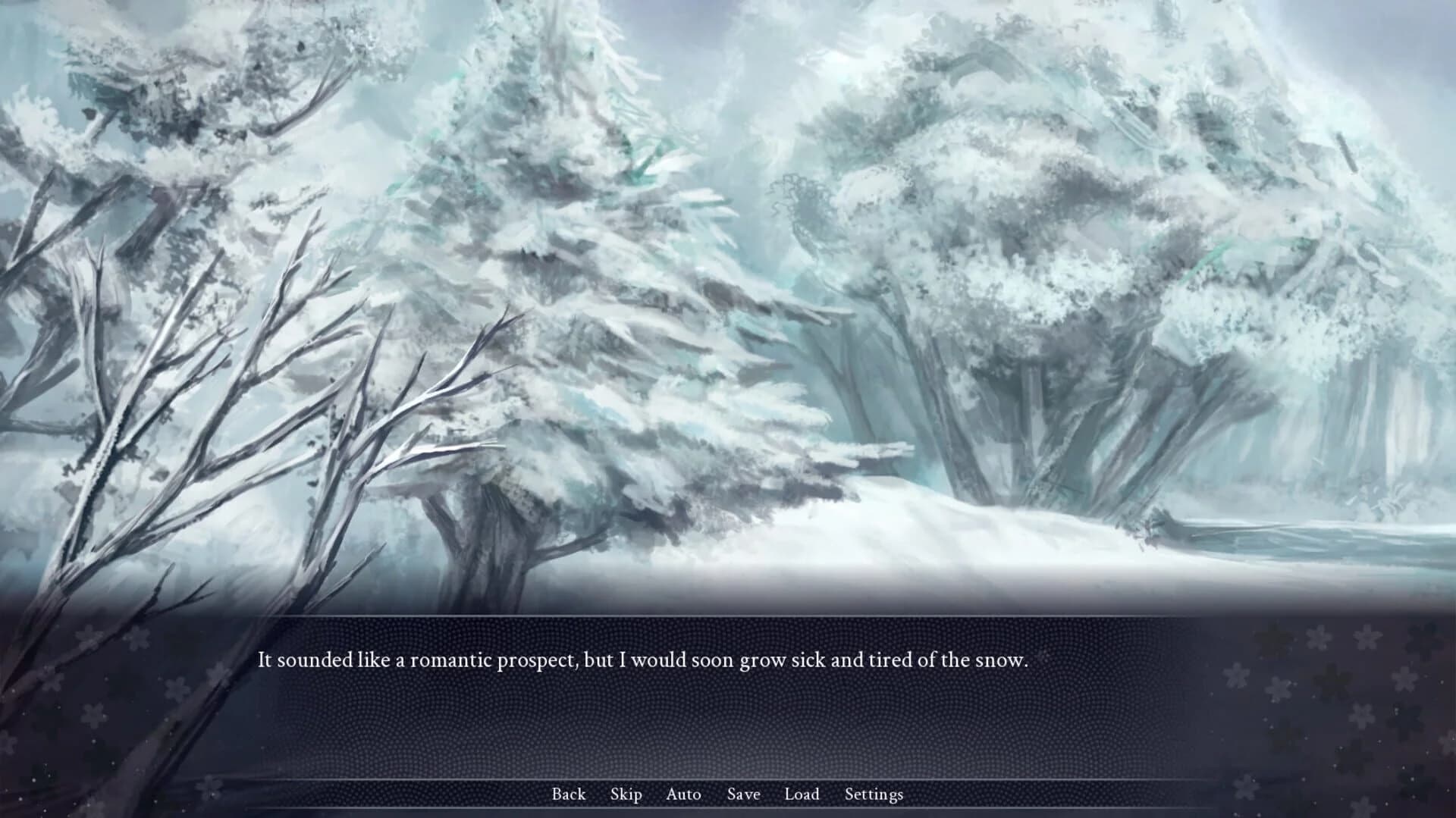Select the Skip option in quick menu
The image size is (1456, 818).
coord(626,794)
